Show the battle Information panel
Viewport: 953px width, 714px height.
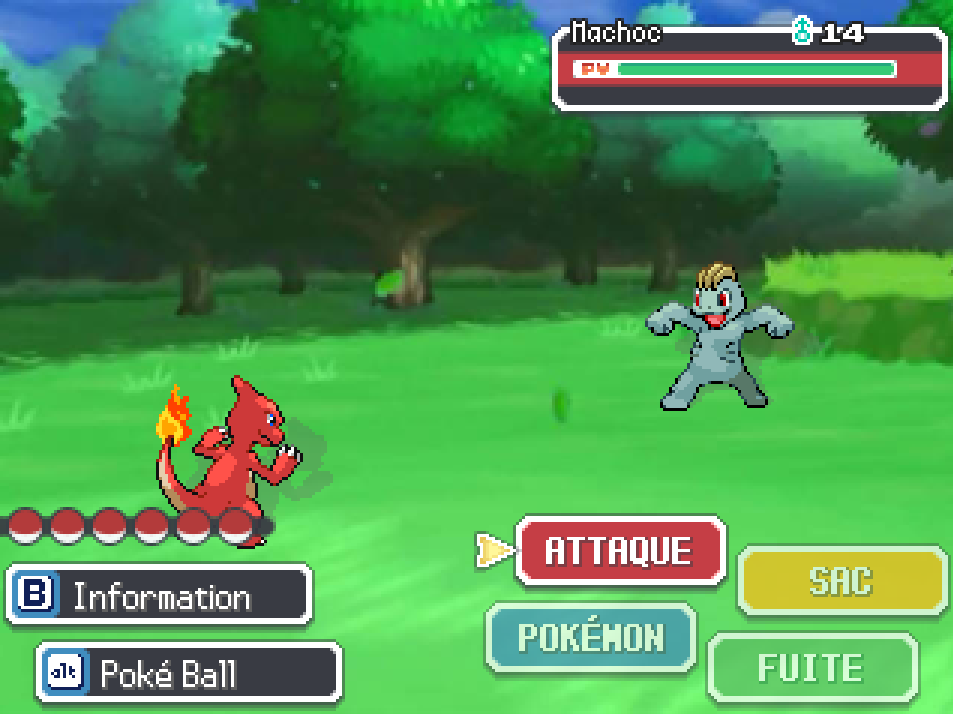(x=160, y=596)
